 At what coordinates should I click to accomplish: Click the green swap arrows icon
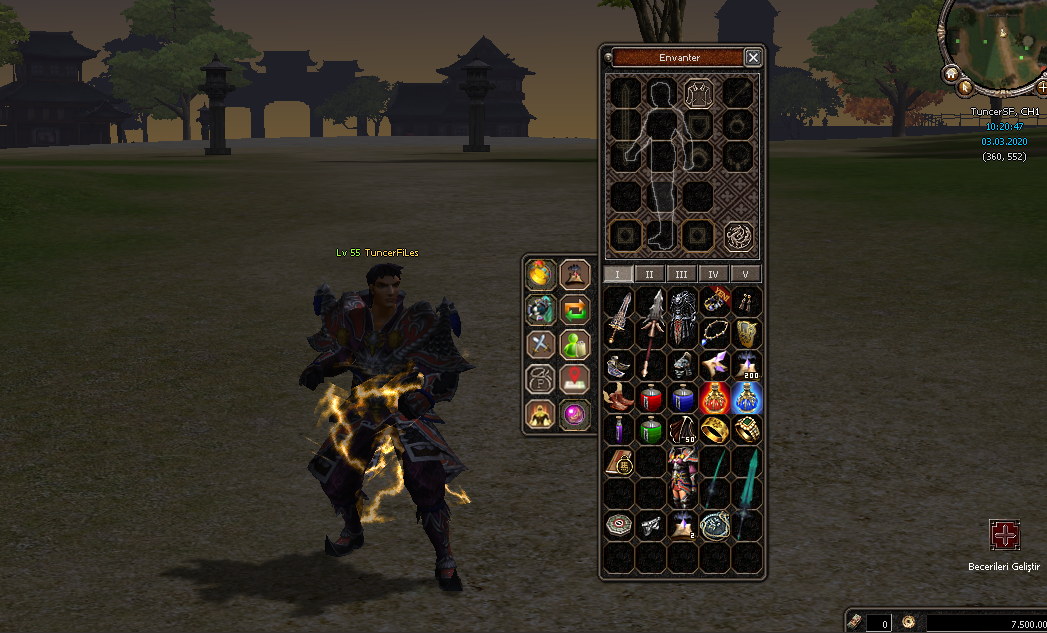point(574,308)
